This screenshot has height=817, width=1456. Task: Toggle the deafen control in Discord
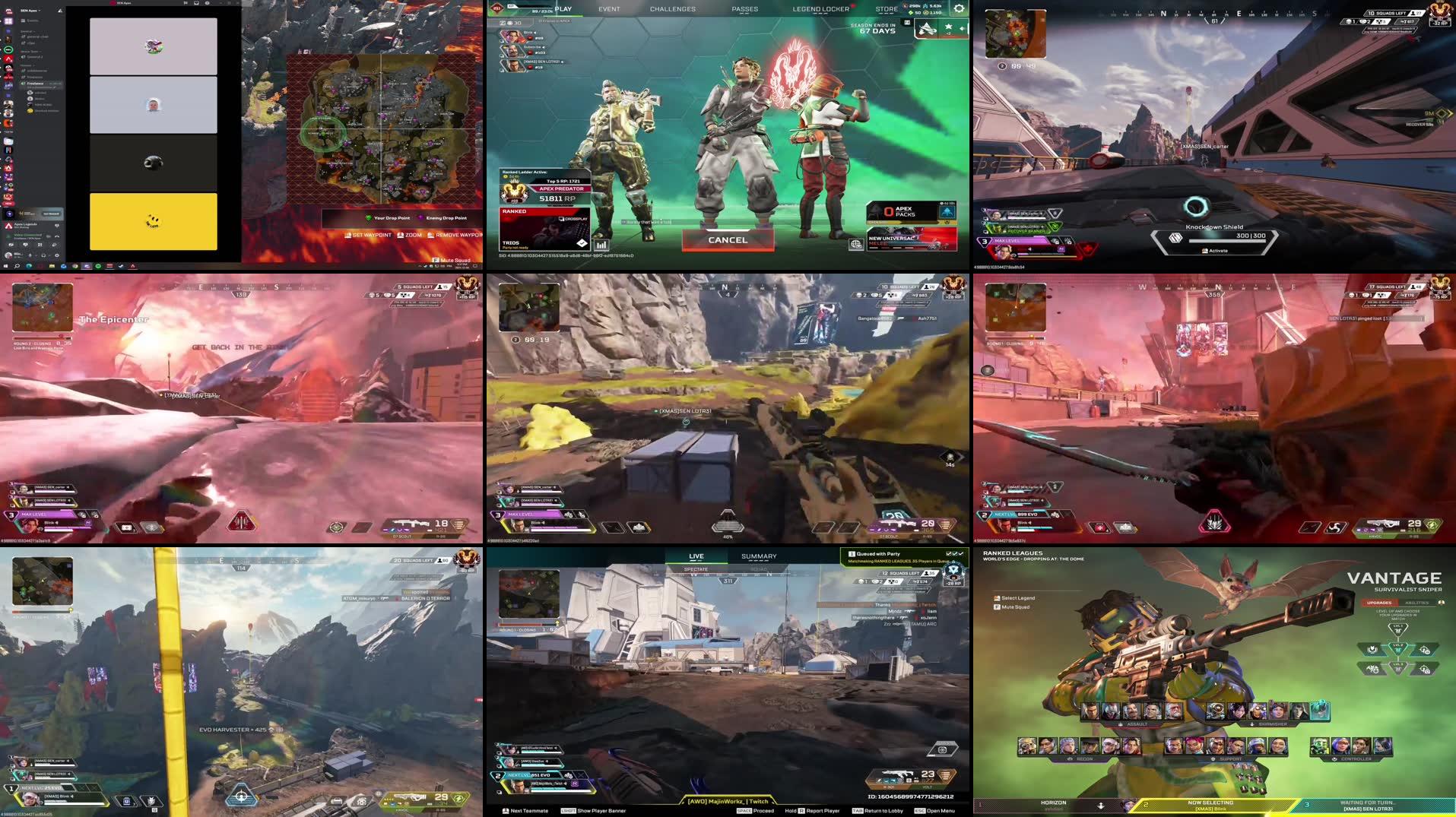click(43, 255)
